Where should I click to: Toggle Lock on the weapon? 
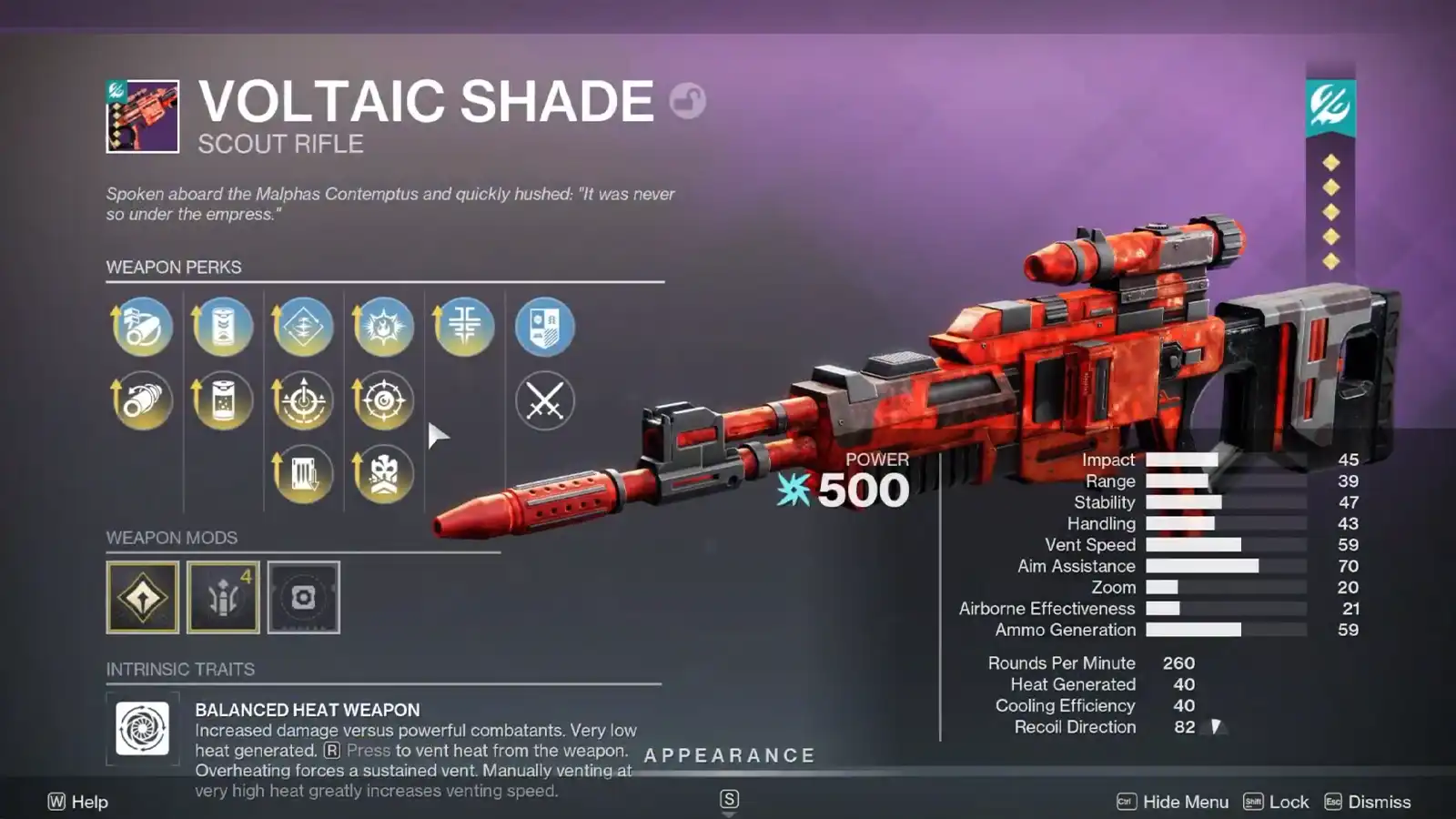tap(1284, 802)
